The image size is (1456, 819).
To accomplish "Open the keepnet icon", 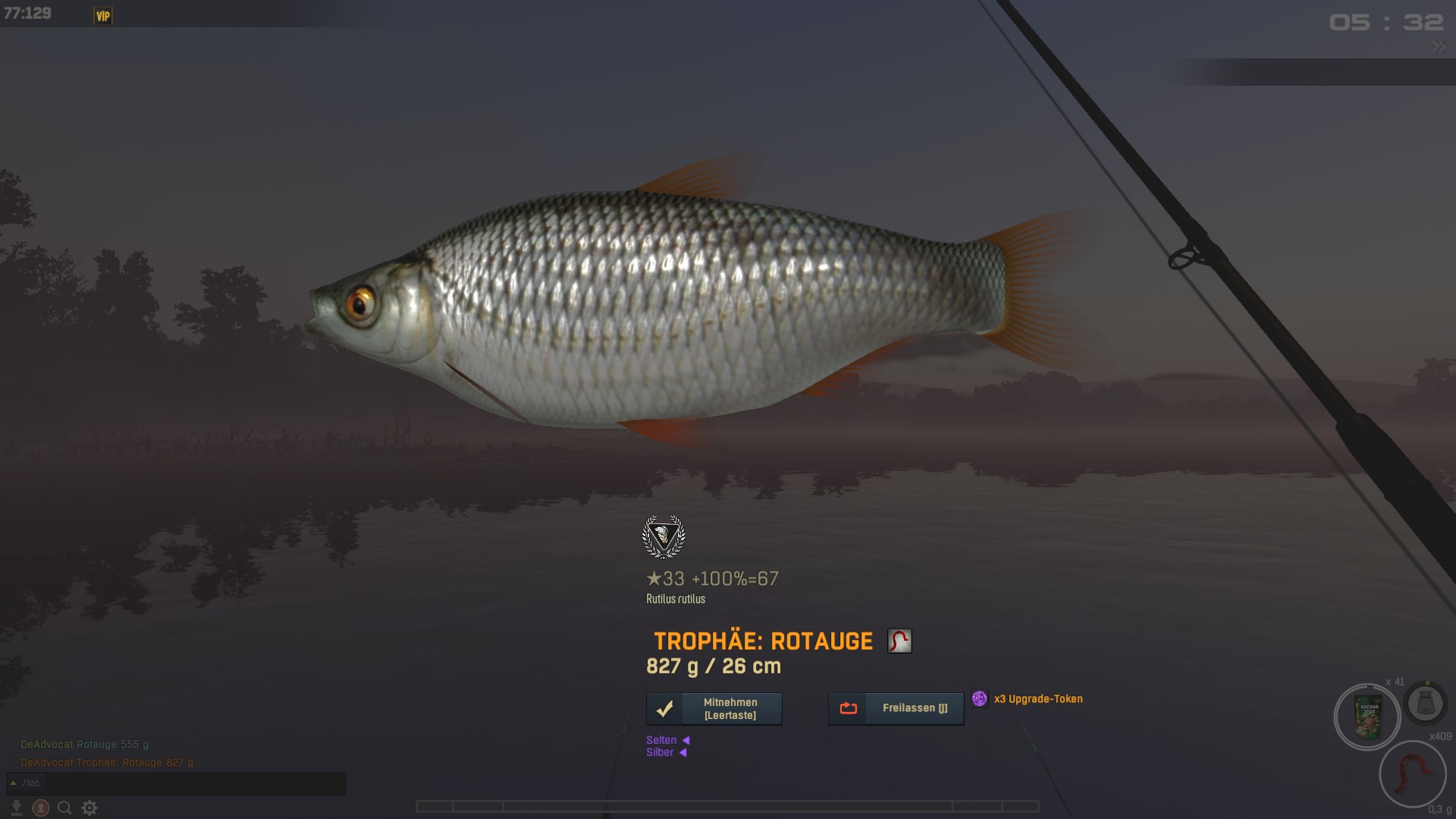I will 1424,704.
